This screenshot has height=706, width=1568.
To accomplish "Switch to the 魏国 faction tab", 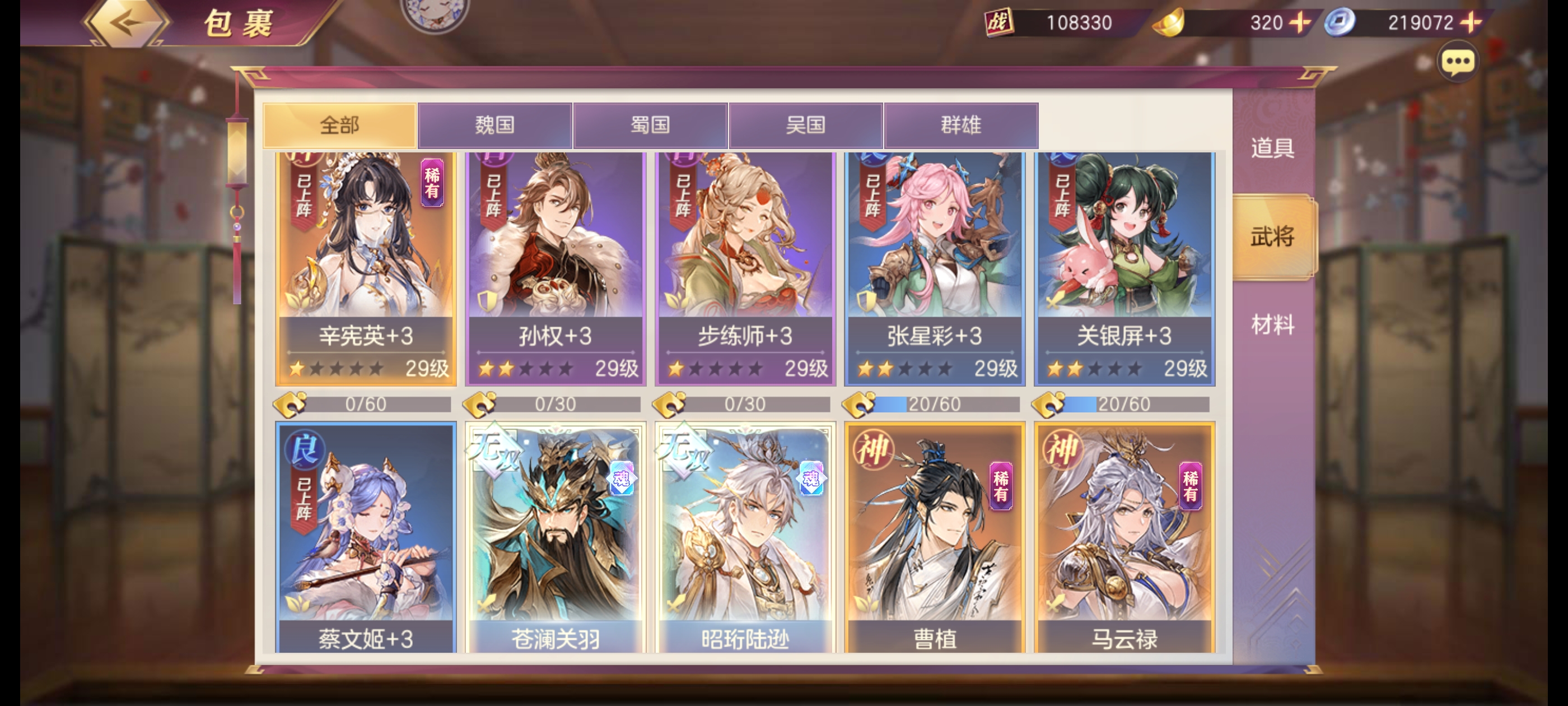I will point(495,126).
